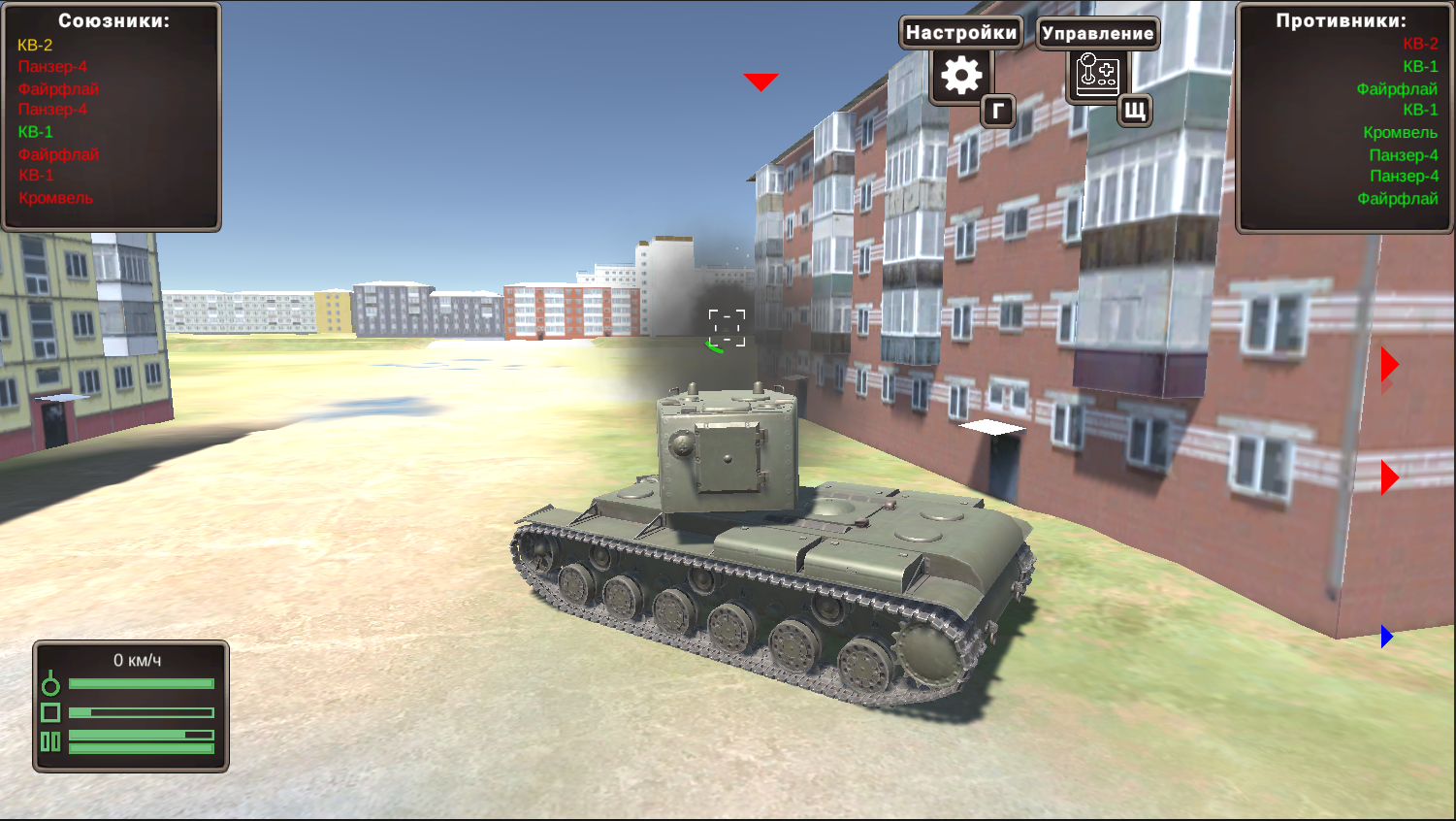Click the top green engine health bar
Image resolution: width=1456 pixels, height=821 pixels.
(141, 682)
